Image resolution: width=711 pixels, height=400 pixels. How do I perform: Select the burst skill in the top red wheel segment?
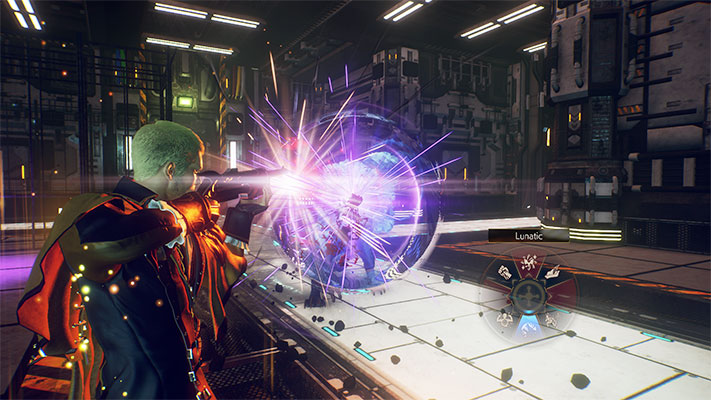(529, 262)
